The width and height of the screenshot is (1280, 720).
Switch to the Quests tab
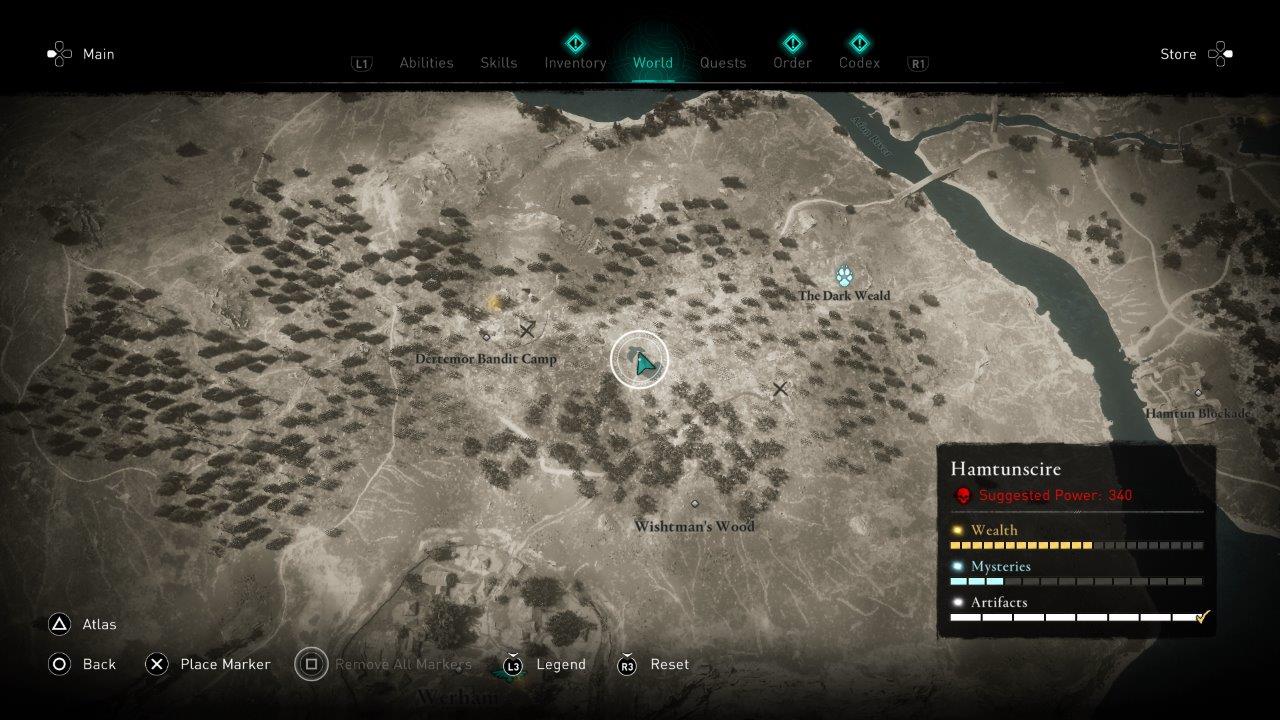(722, 62)
